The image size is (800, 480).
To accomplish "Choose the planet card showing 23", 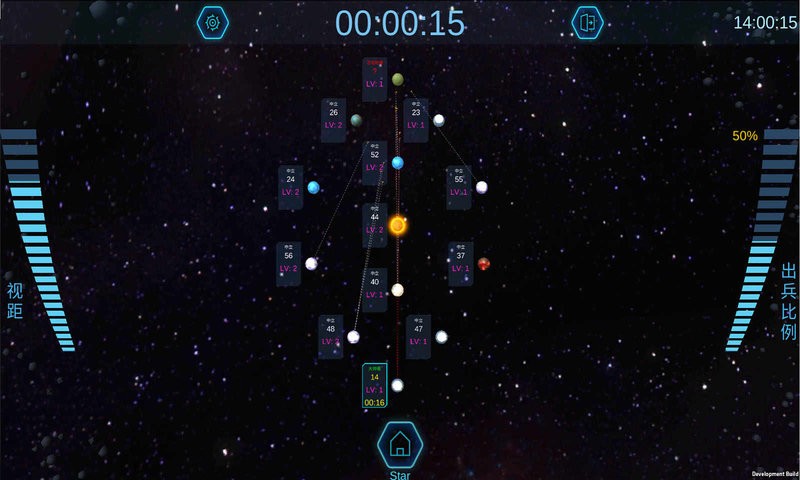I will click(416, 119).
